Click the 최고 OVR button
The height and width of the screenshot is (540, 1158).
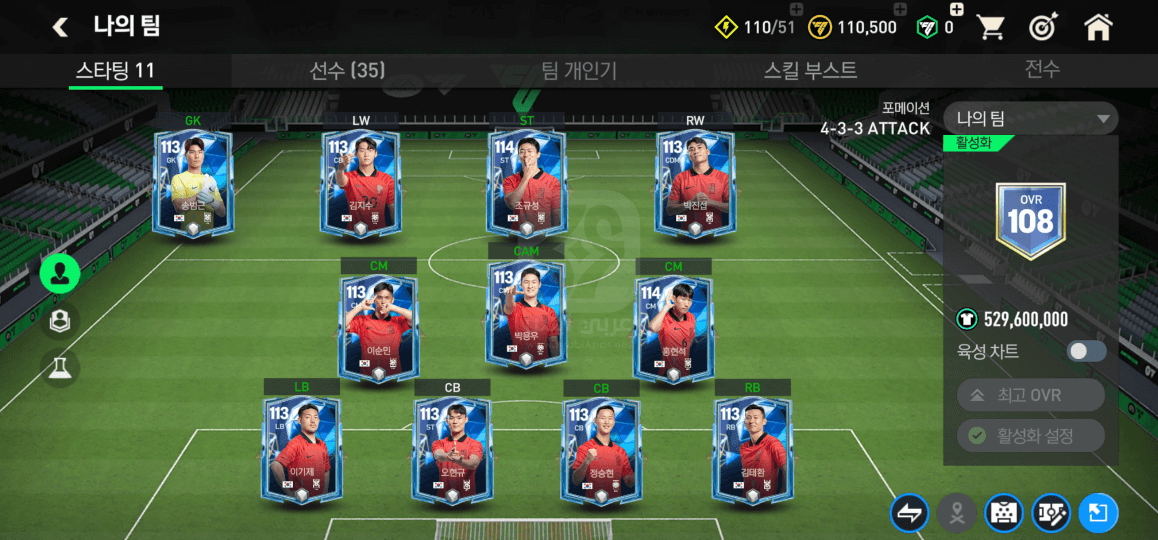click(1030, 395)
